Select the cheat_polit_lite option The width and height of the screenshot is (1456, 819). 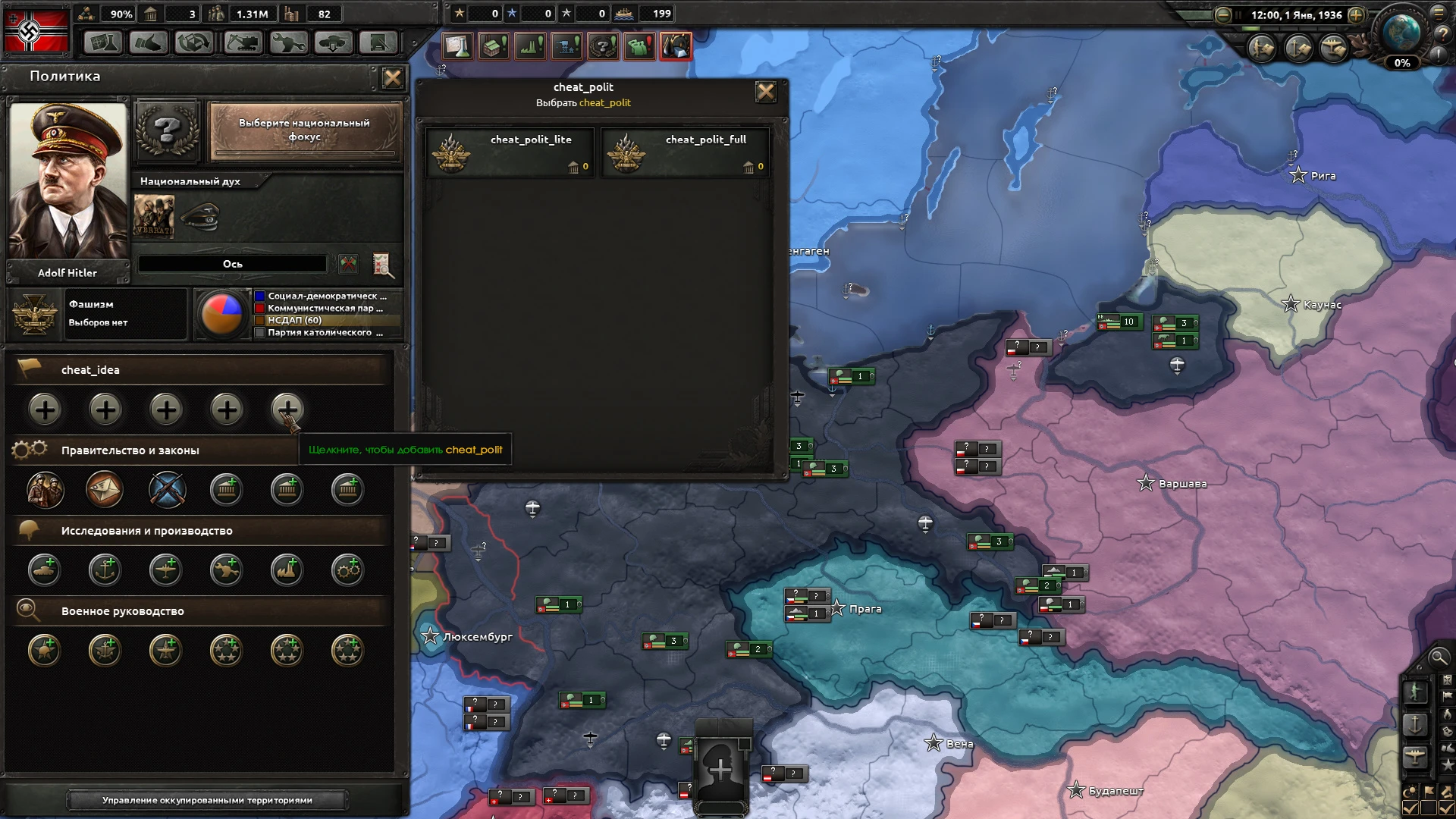[x=510, y=152]
